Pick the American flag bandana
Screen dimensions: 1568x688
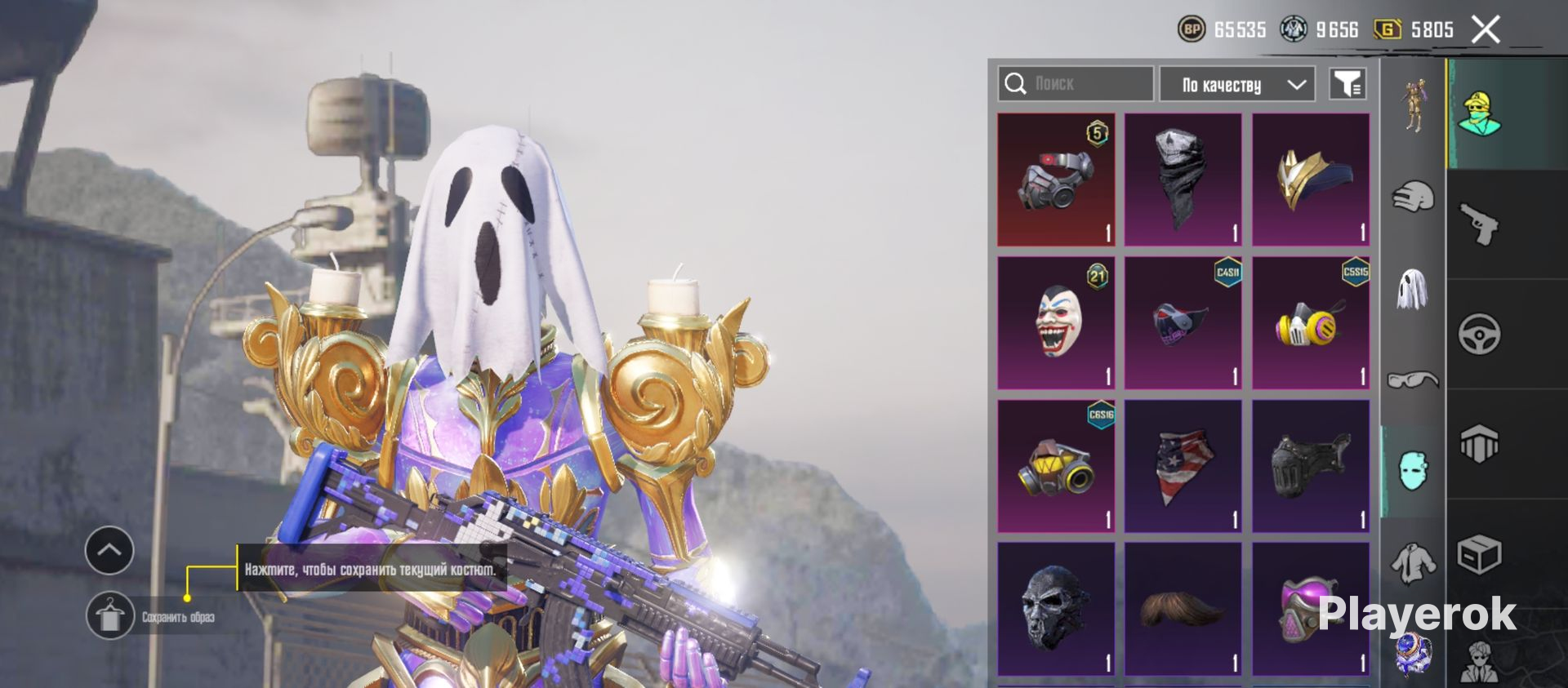point(1183,466)
